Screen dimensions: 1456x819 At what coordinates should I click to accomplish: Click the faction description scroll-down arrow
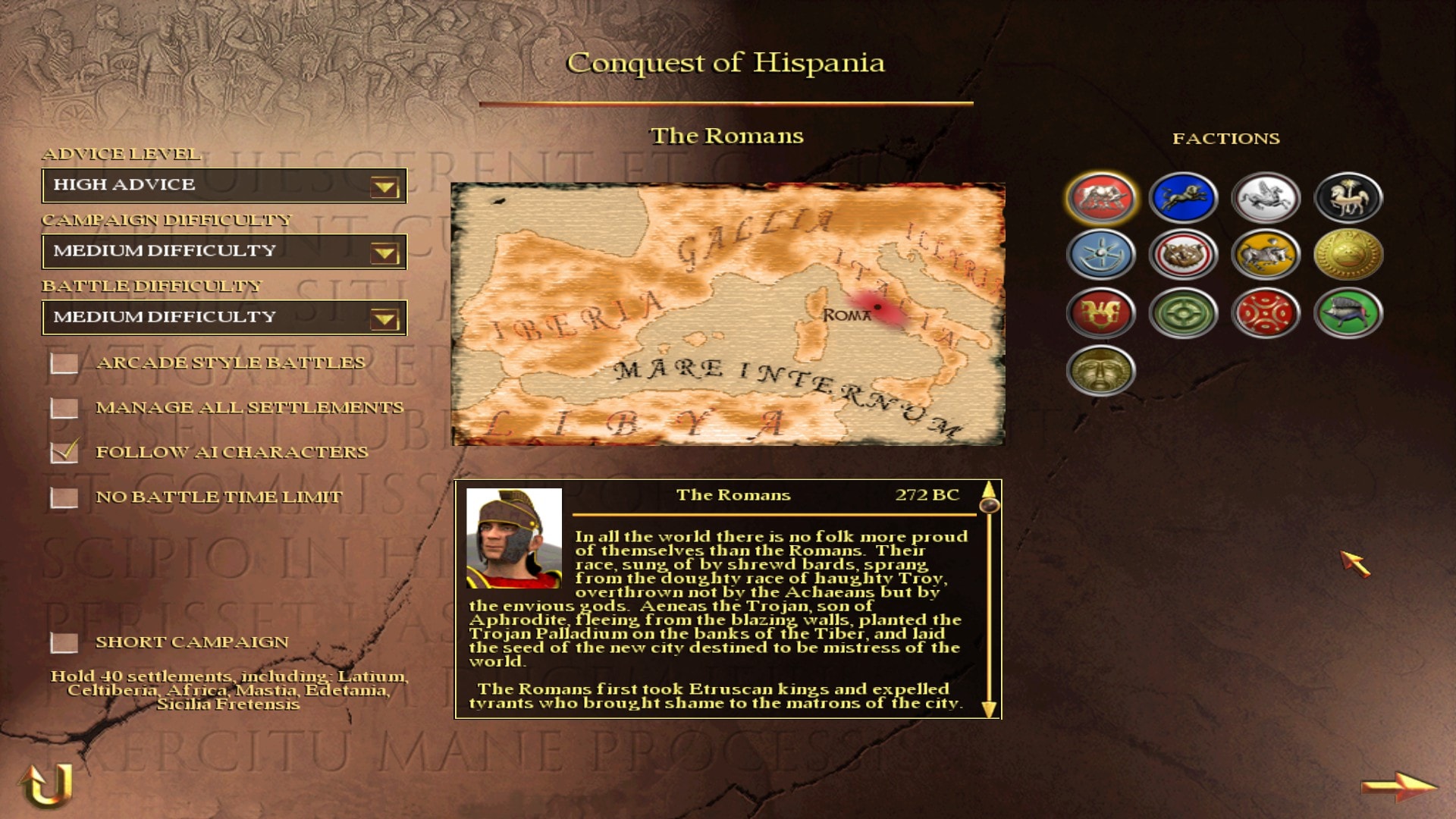click(x=989, y=709)
